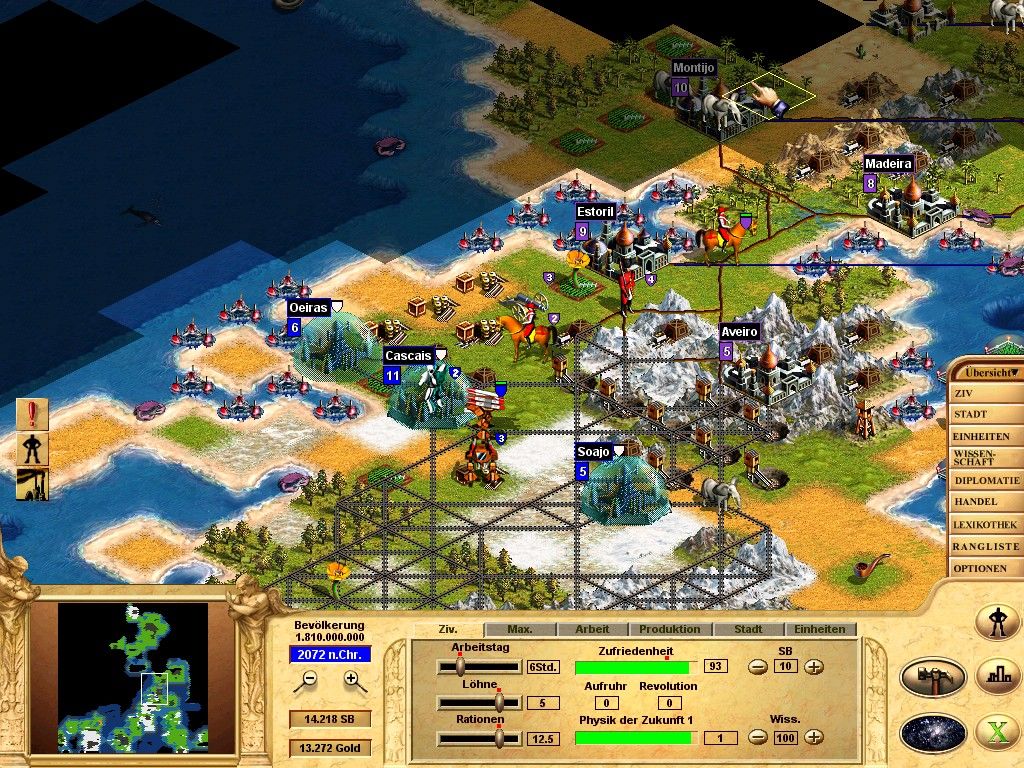Open the LEXIKOTHEK encyclopedia
The image size is (1024, 768).
pos(982,524)
